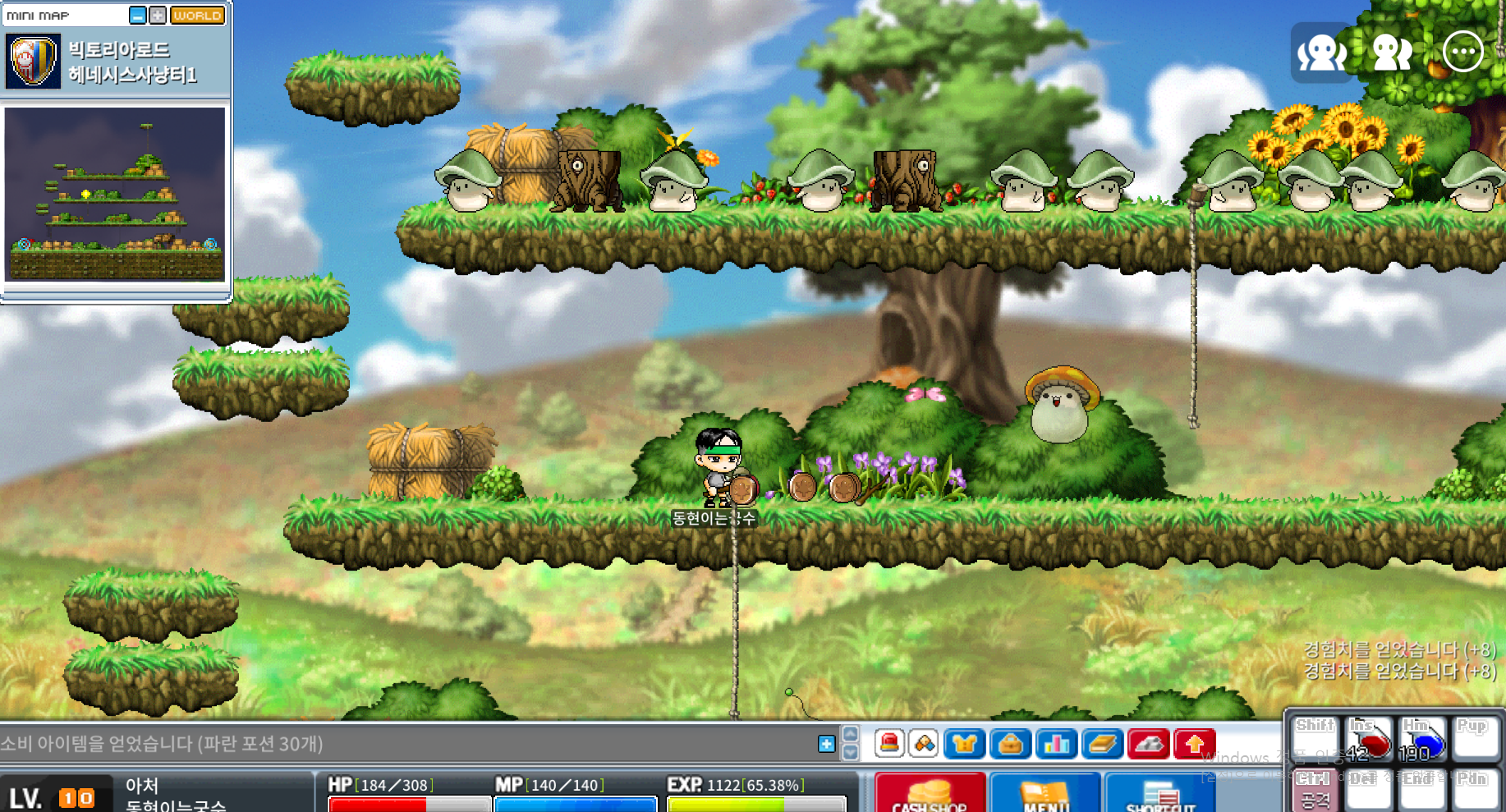Open the inventory bag icon
1506x812 pixels.
(1011, 744)
